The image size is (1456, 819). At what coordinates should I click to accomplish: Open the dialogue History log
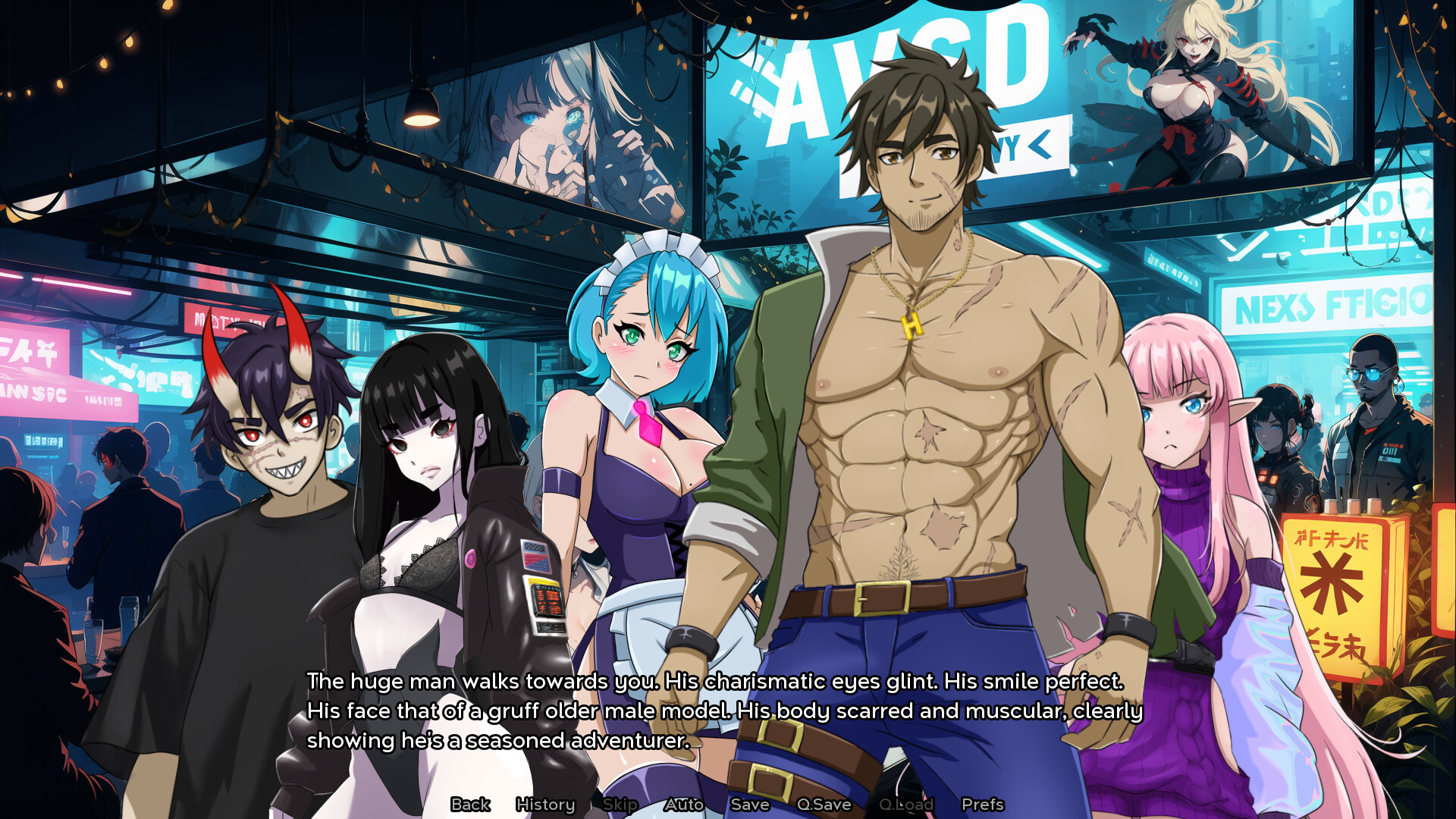545,804
